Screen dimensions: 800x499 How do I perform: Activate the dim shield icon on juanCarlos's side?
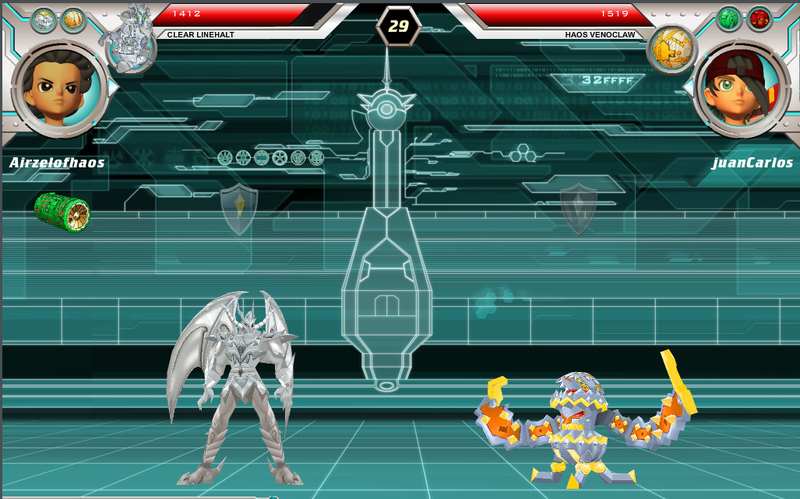coord(577,208)
